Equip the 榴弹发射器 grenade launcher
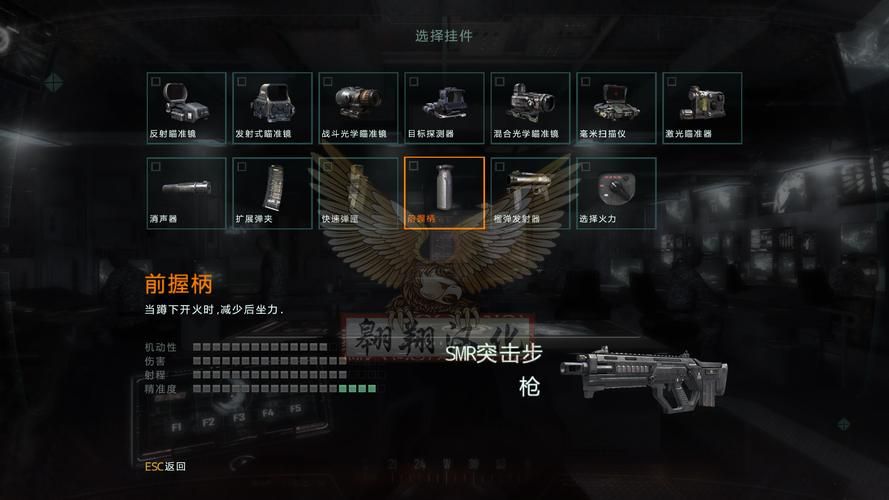This screenshot has width=889, height=500. 530,193
